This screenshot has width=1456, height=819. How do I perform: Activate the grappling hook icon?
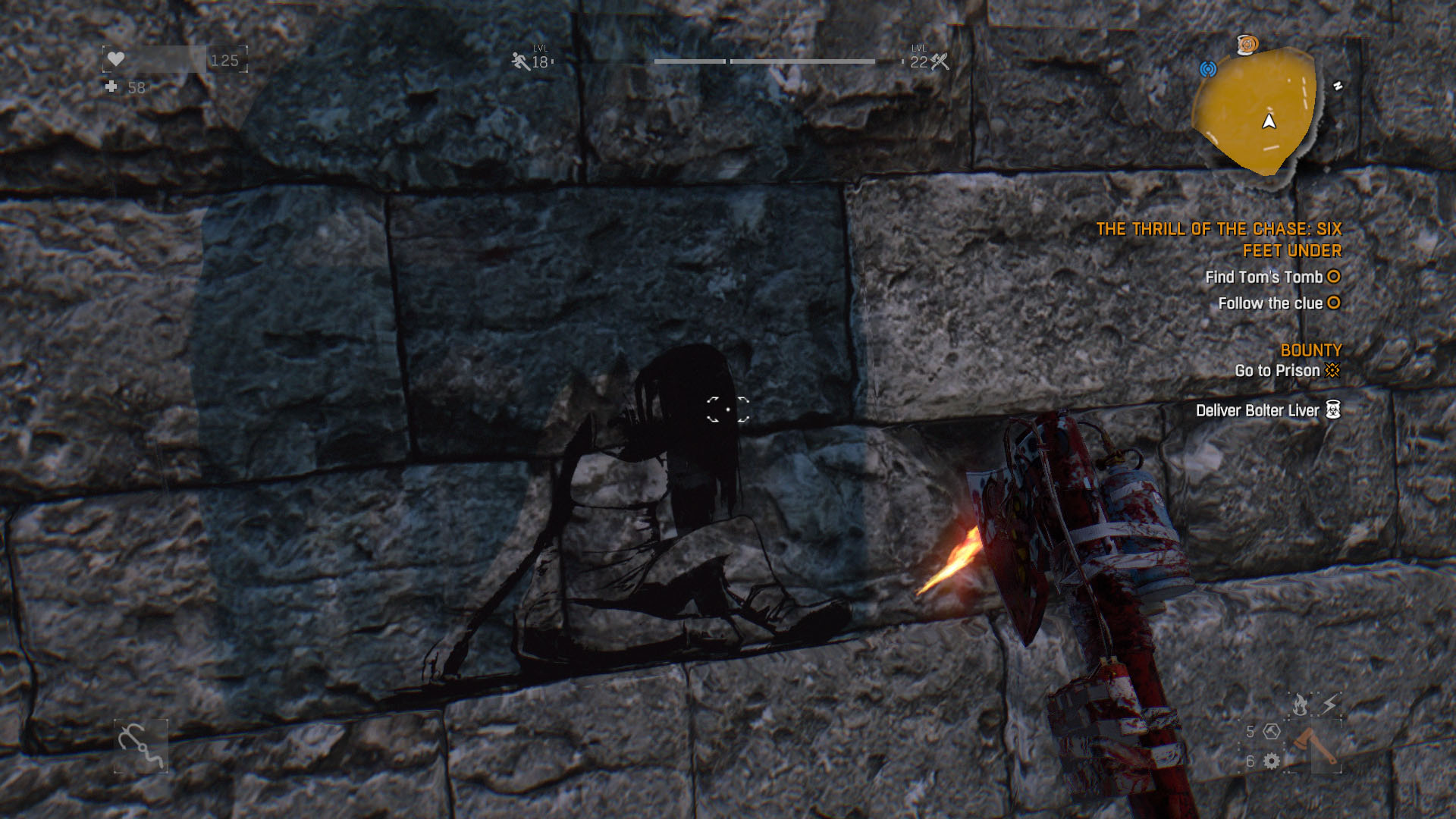(141, 746)
